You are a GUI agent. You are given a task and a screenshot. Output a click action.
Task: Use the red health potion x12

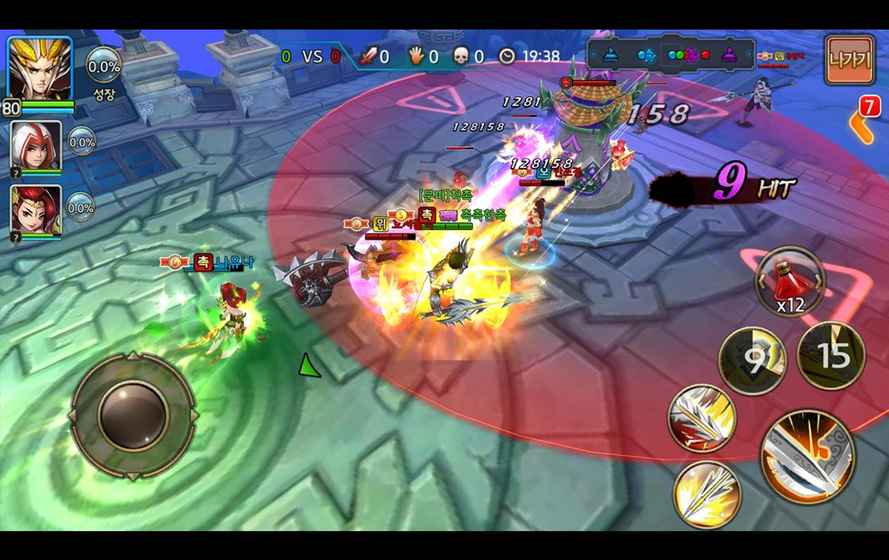pos(789,278)
